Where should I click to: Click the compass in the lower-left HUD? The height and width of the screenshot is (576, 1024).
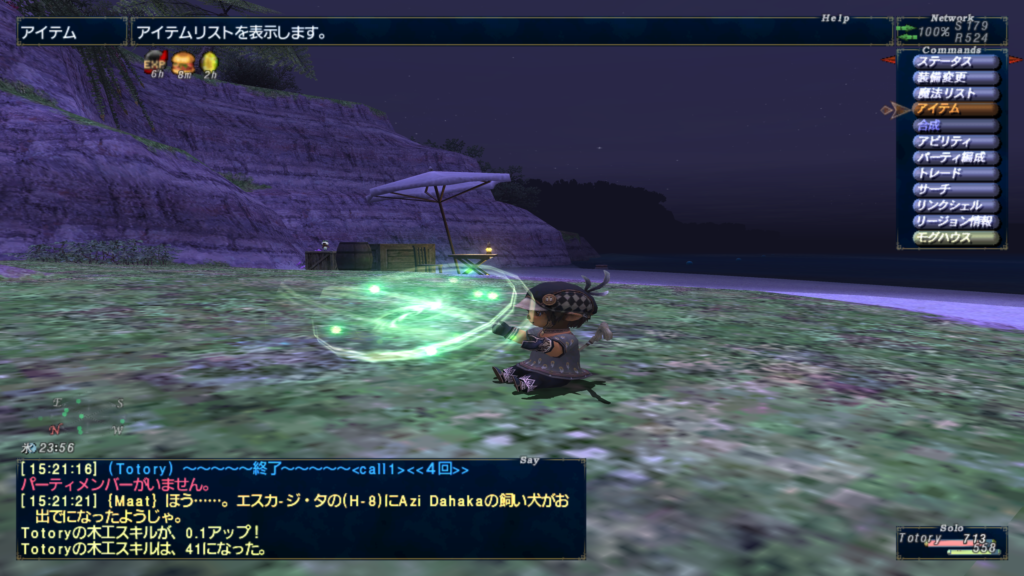coord(88,417)
